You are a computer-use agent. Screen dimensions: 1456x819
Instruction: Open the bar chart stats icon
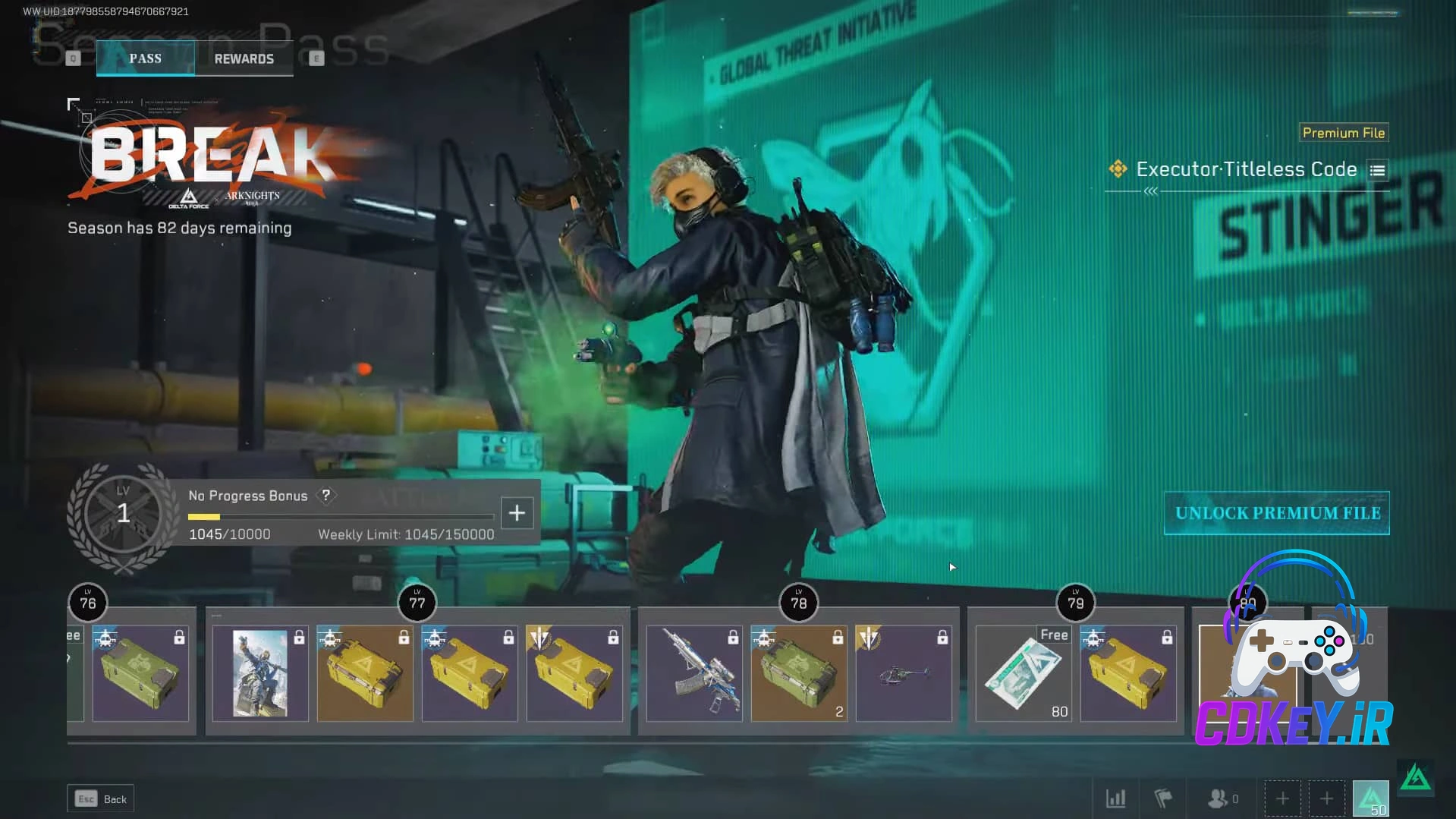1115,799
